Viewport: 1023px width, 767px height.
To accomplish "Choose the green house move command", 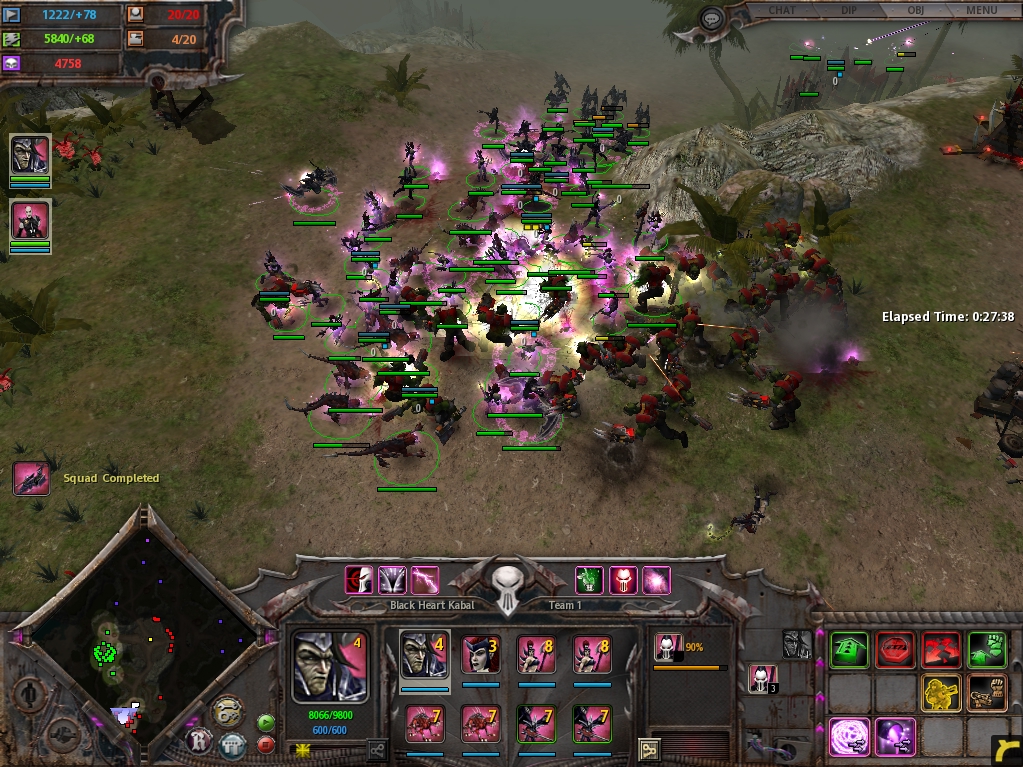I will (x=848, y=649).
